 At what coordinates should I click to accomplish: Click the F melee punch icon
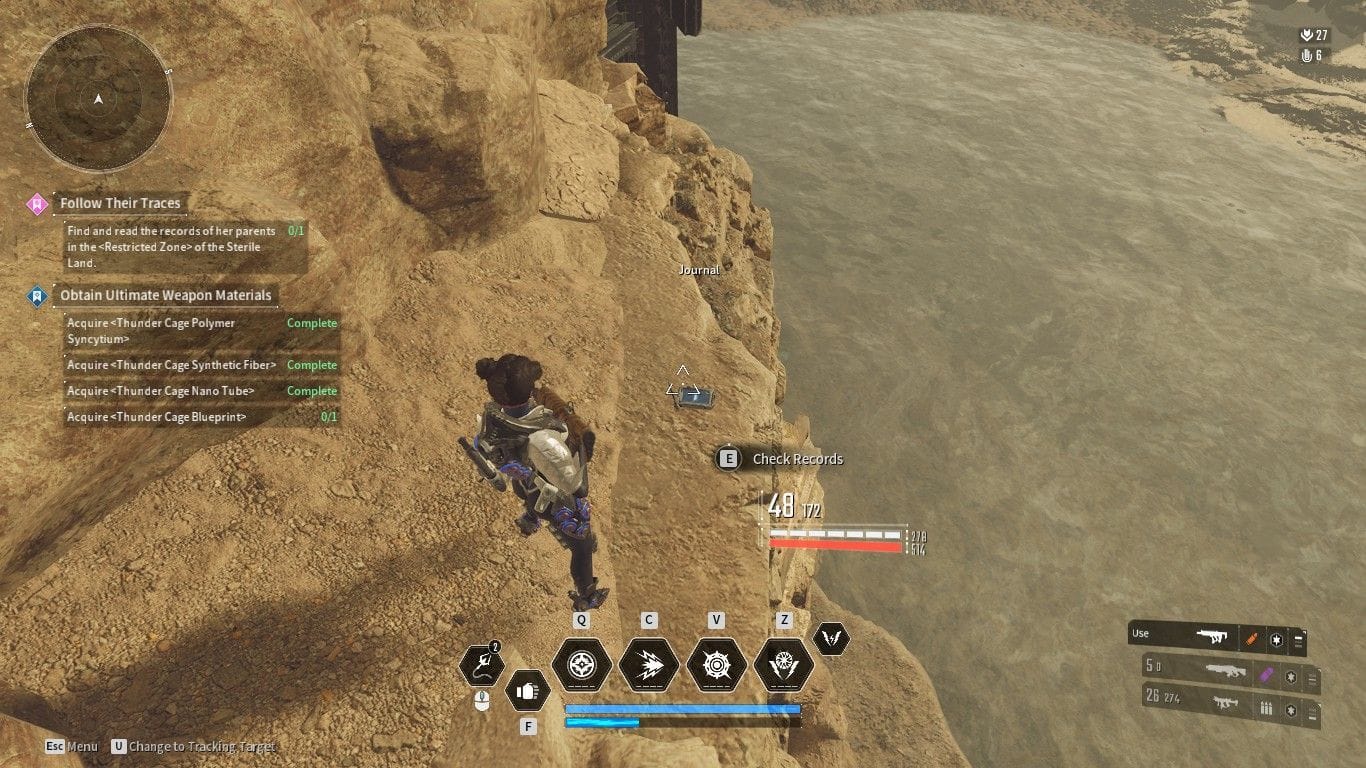[x=528, y=690]
